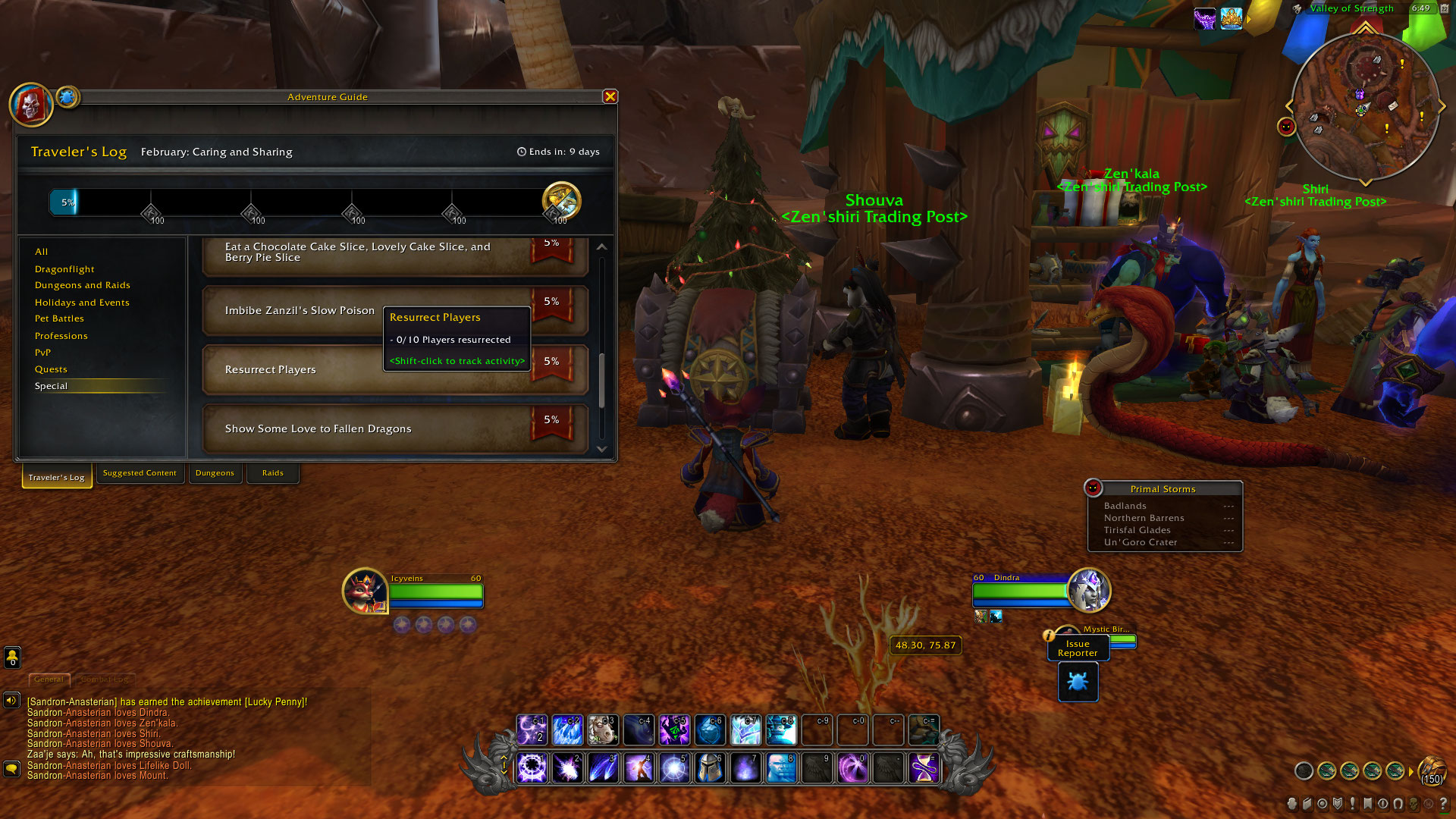Open the Raids tab
Viewport: 1456px width, 819px height.
tap(272, 472)
